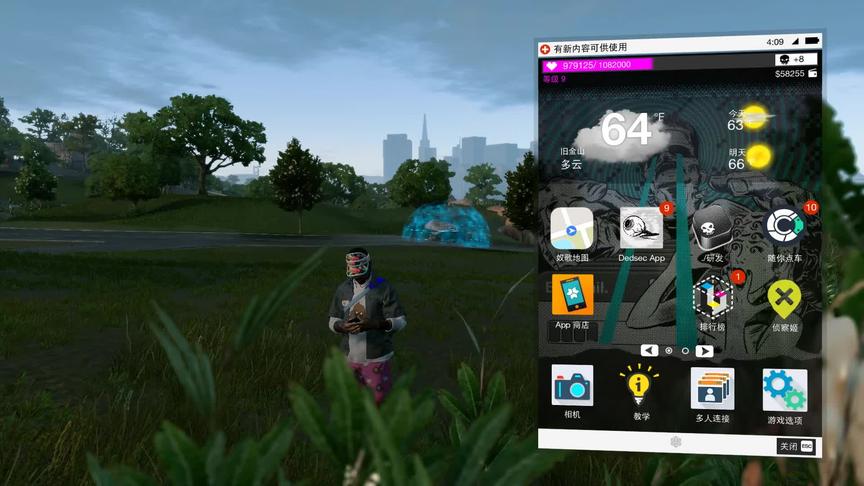Open the Nudle Maps app (奴歌地图)
Viewport: 864px width, 486px height.
572,229
